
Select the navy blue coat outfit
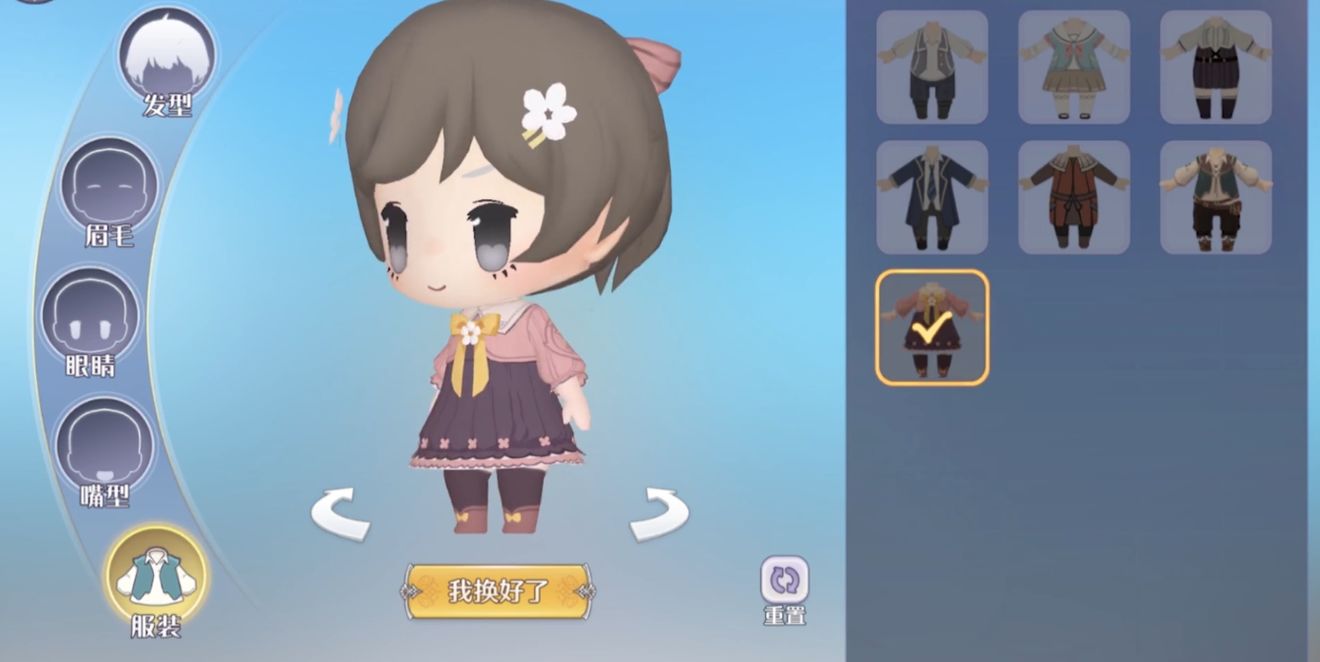coord(932,197)
